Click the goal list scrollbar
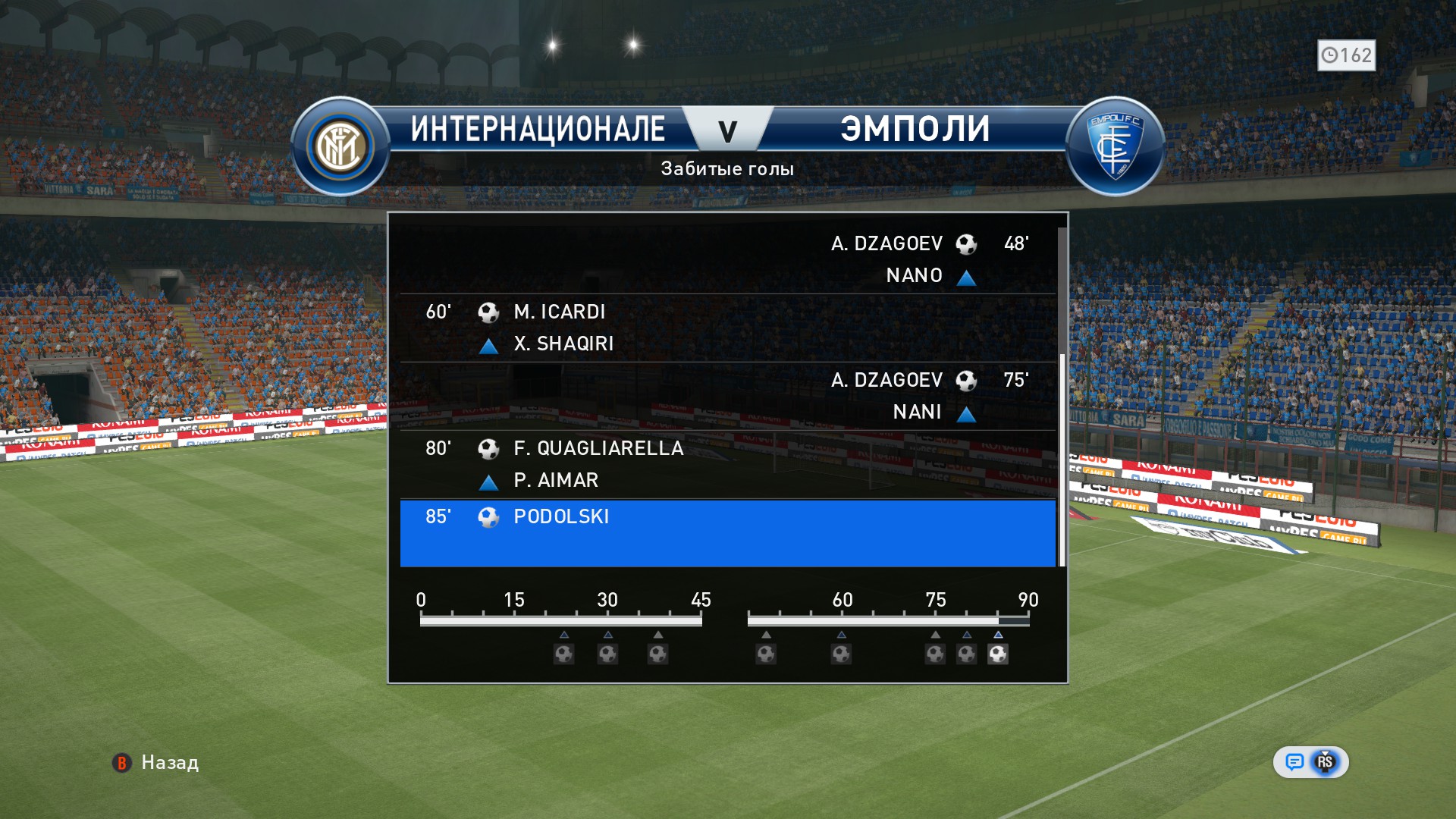The height and width of the screenshot is (819, 1456). pyautogui.click(x=1062, y=460)
